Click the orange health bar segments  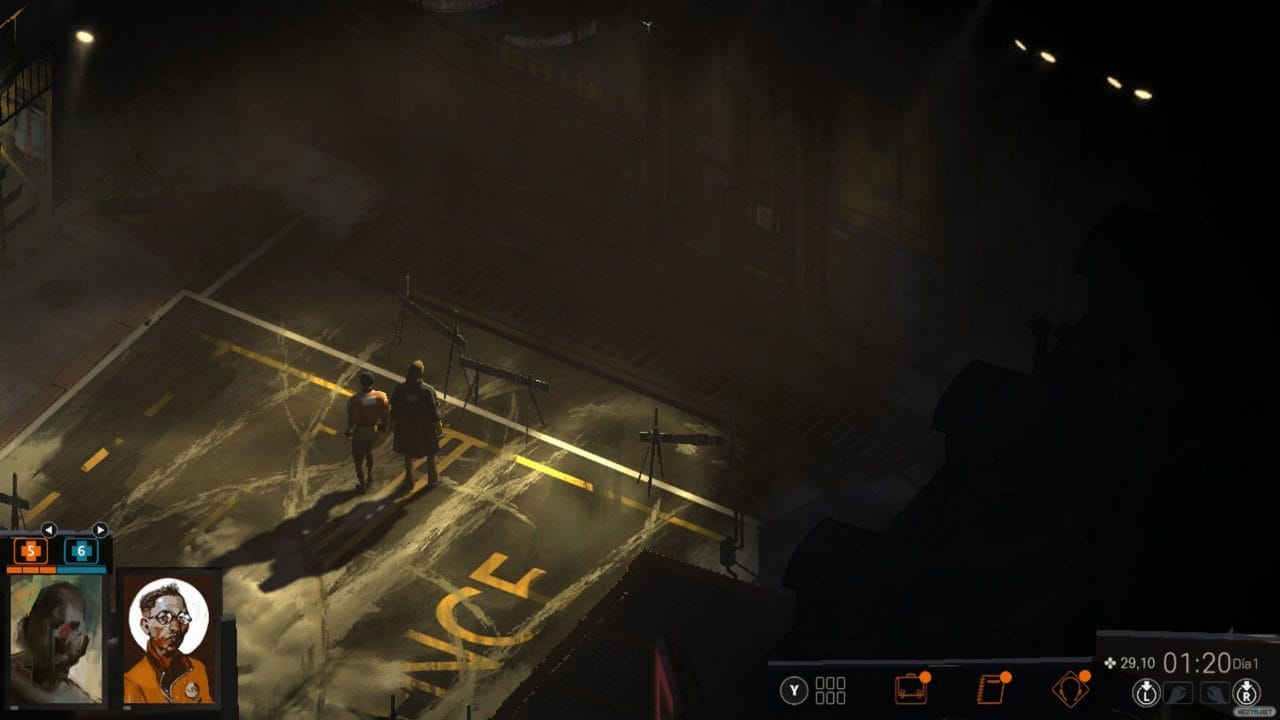(x=32, y=571)
